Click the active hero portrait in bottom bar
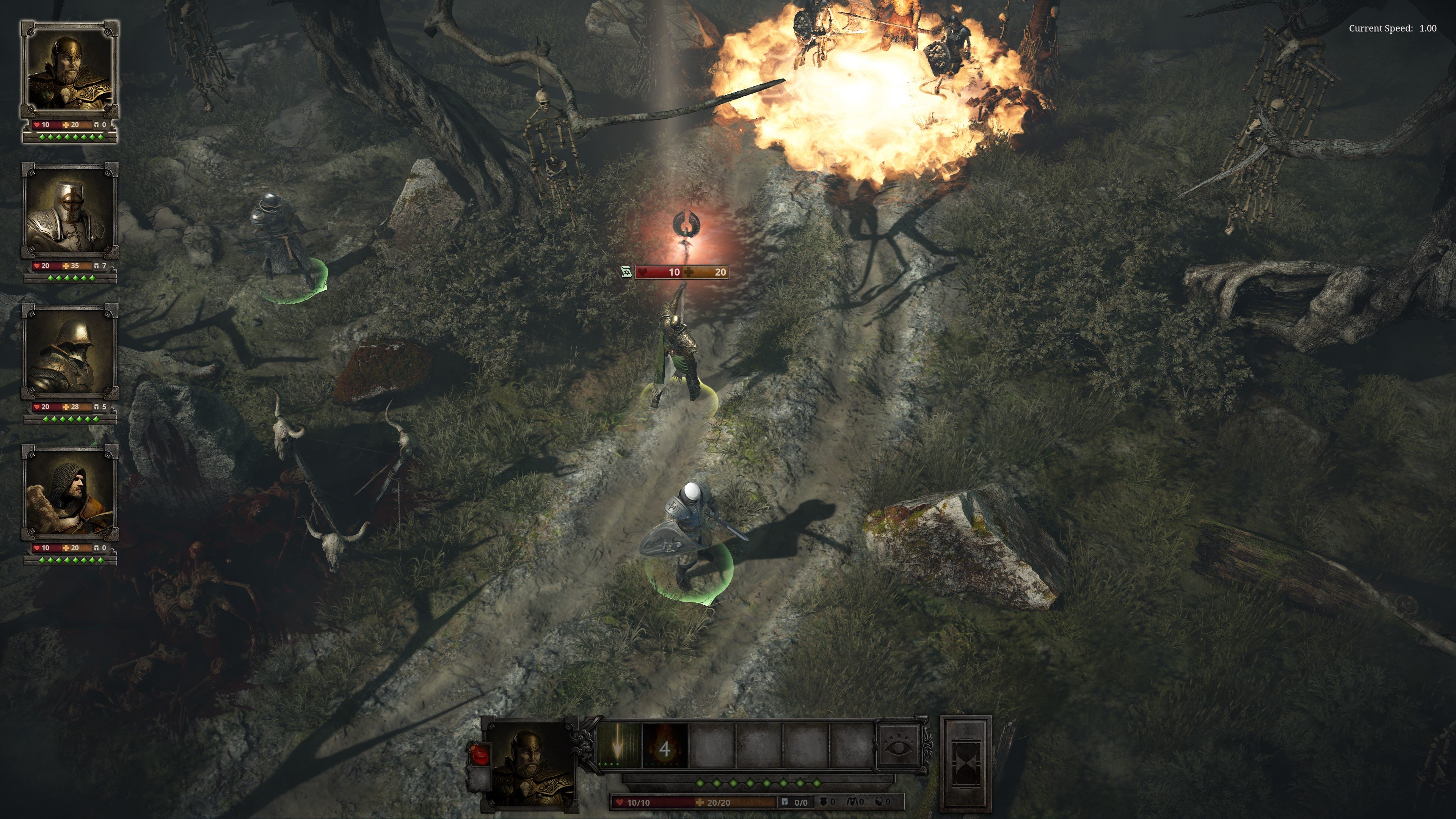This screenshot has width=1456, height=819. point(530,763)
